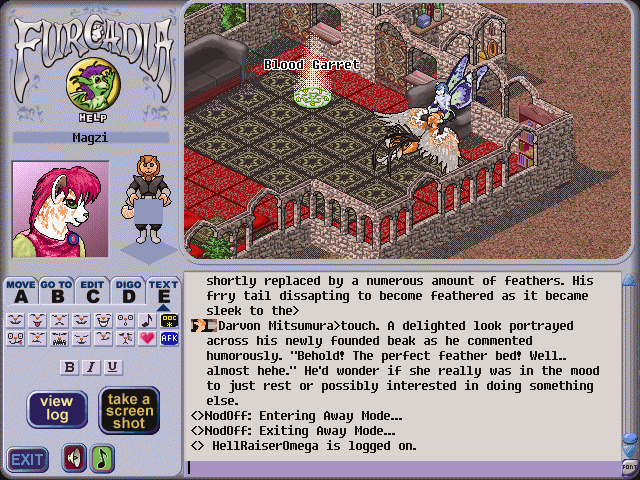
Task: Insert the pink heart emote
Action: tap(147, 339)
